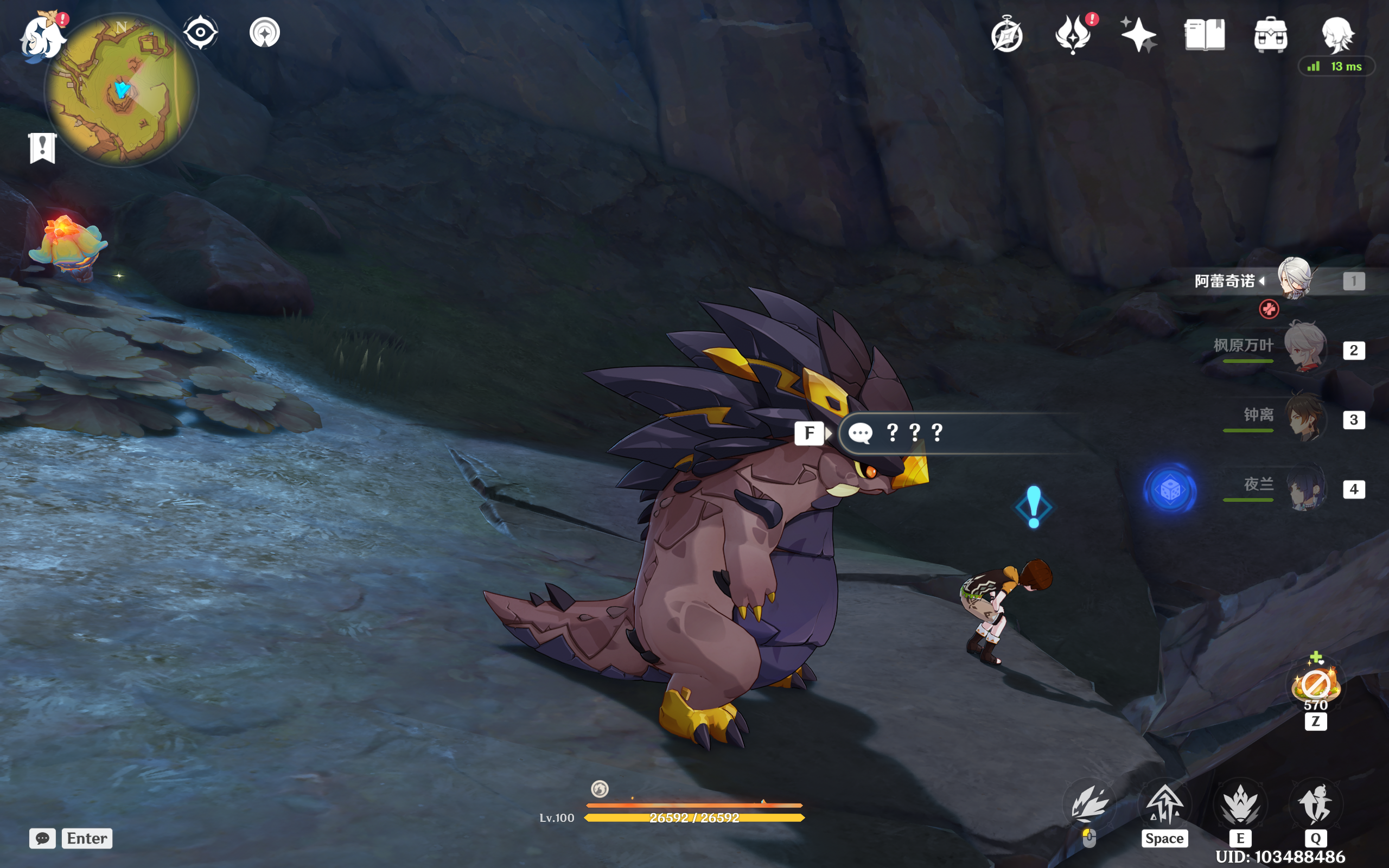1389x868 pixels.
Task: Switch to party member 钟离
Action: (1304, 418)
